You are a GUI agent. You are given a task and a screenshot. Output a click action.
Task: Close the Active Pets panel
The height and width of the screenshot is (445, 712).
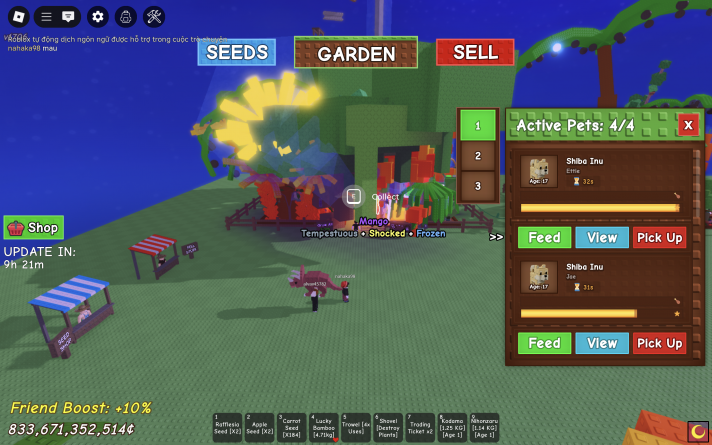click(x=687, y=125)
